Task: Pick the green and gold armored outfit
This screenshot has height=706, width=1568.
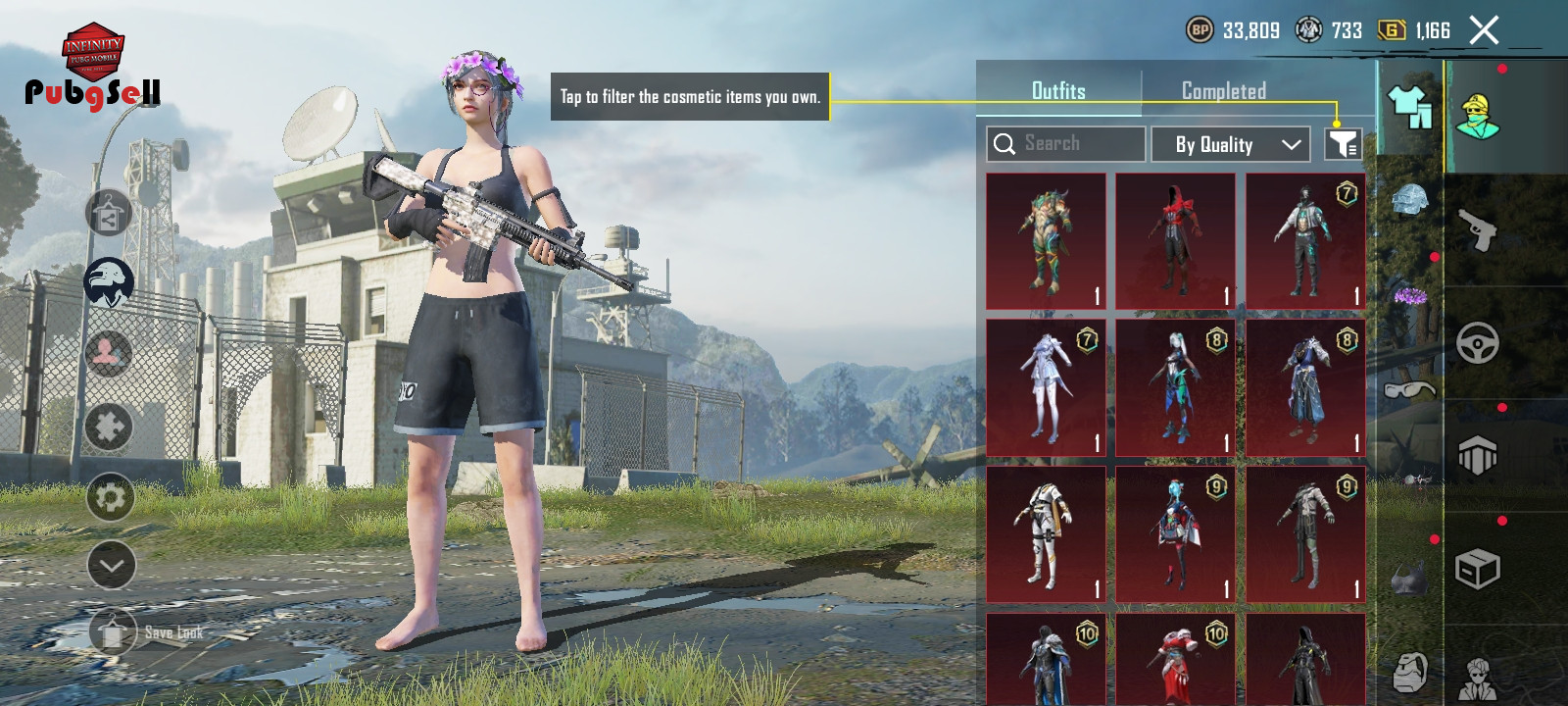Action: 1046,241
